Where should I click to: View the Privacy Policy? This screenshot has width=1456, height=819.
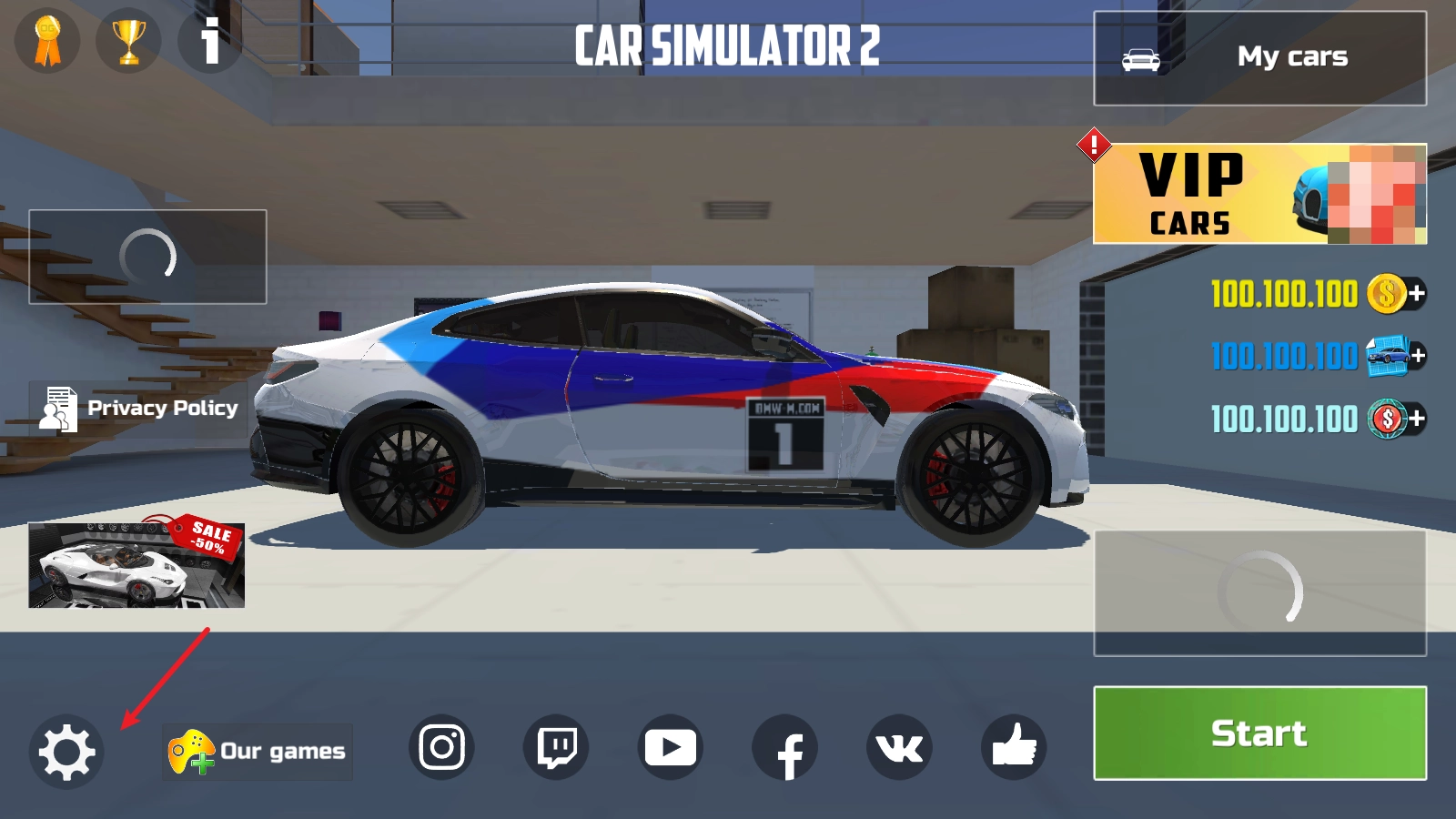click(139, 409)
